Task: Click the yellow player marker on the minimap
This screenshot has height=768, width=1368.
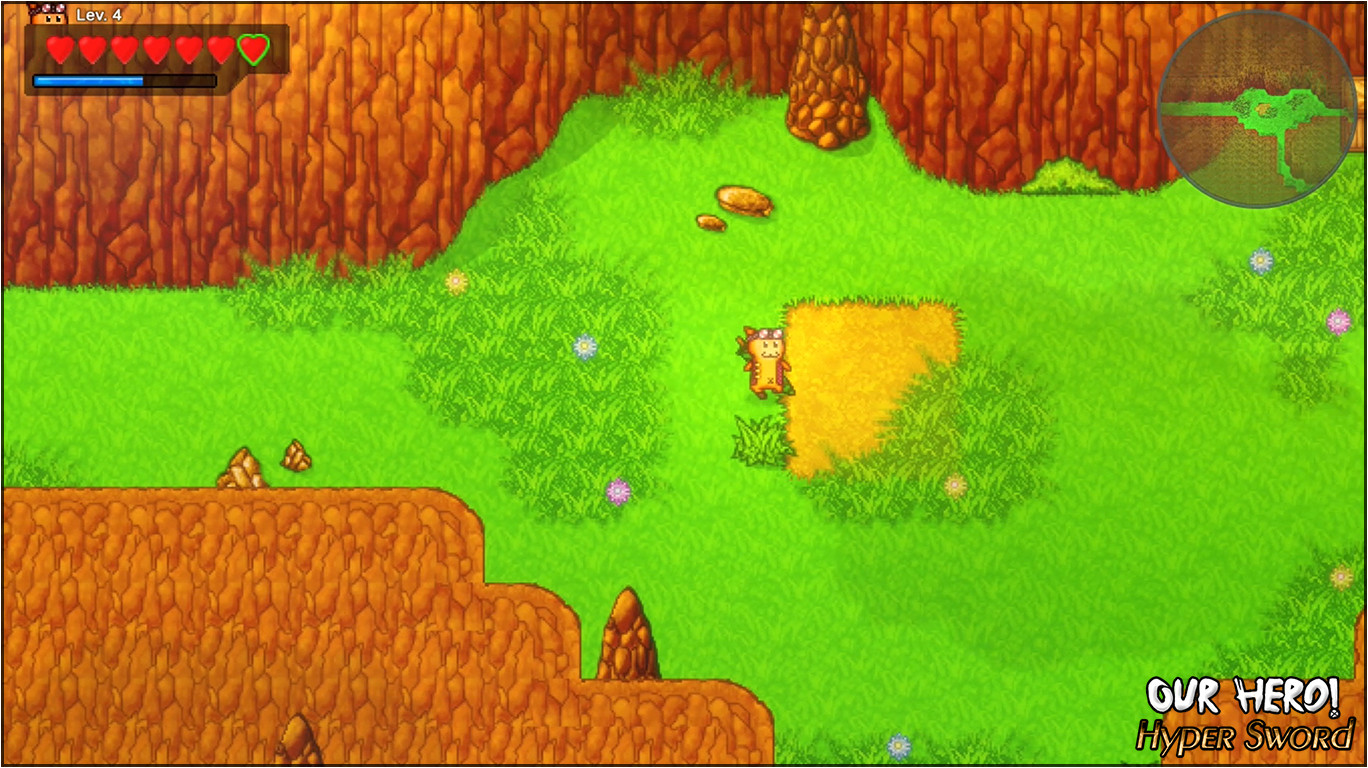Action: click(1262, 106)
